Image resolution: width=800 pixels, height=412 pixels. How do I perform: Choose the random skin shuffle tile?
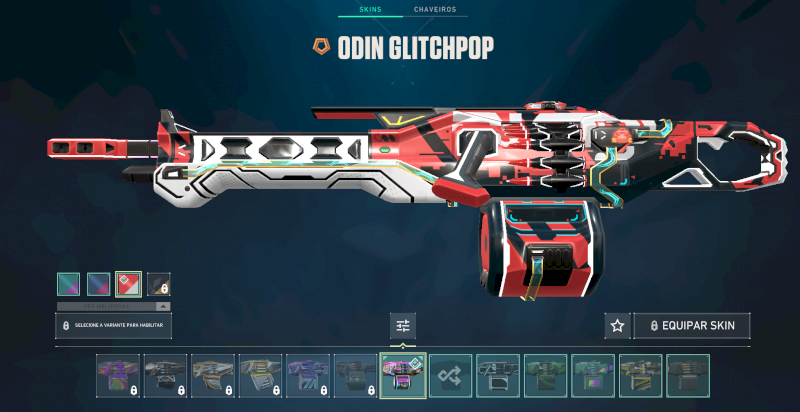450,375
